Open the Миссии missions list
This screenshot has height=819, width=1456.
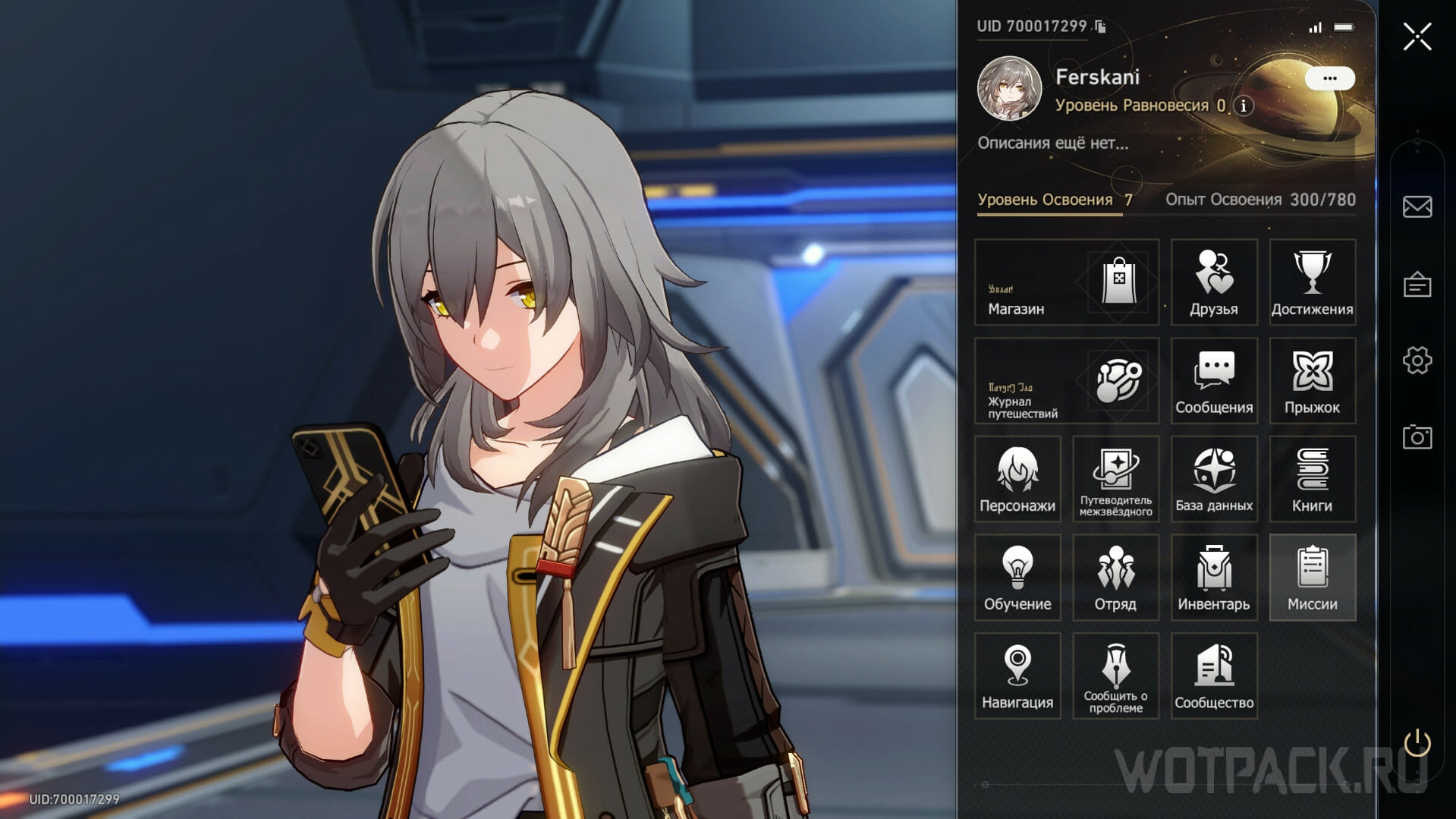[1312, 578]
